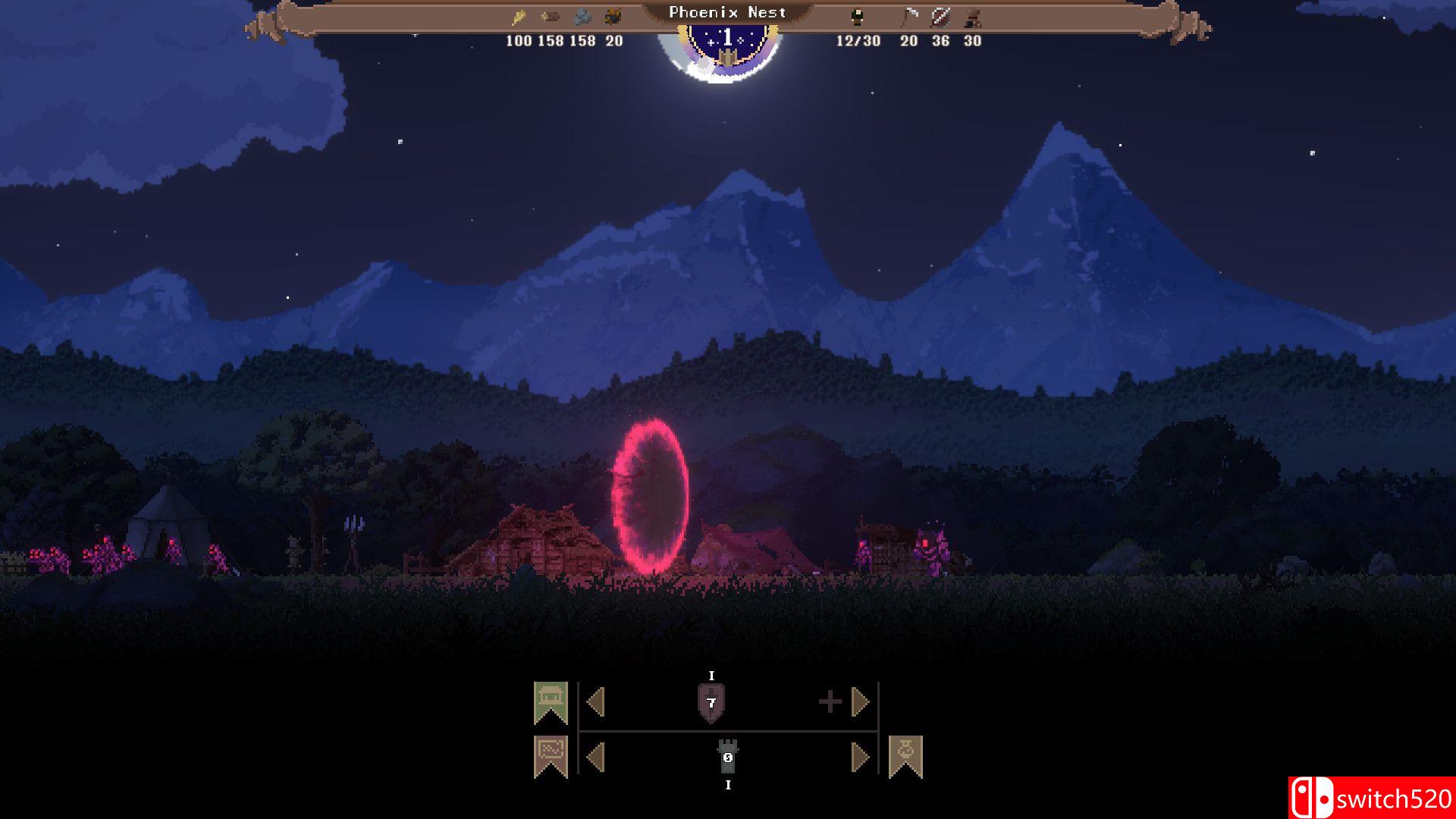Select the tower unit marked 0

pyautogui.click(x=727, y=756)
